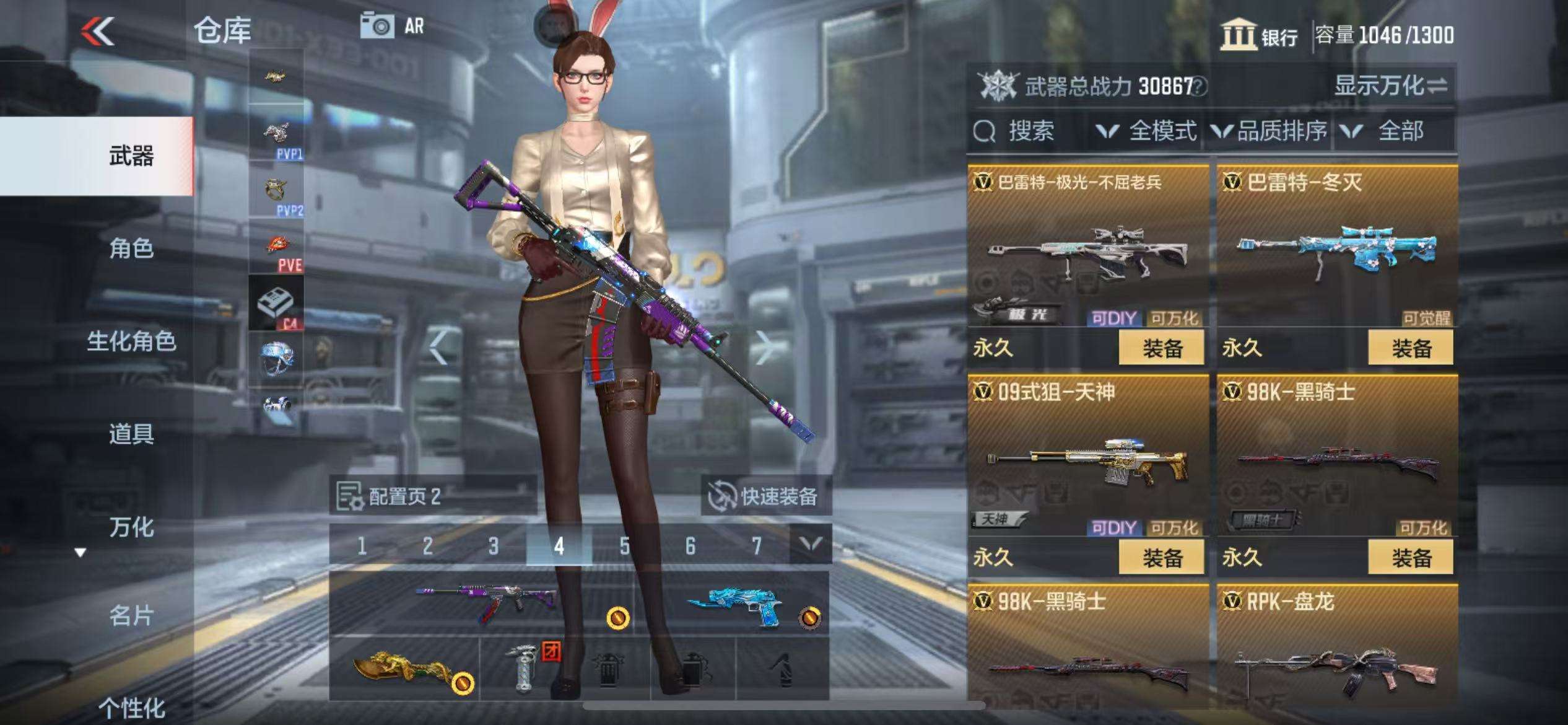Go back with the red arrow button
Image resolution: width=1568 pixels, height=725 pixels.
pos(98,31)
